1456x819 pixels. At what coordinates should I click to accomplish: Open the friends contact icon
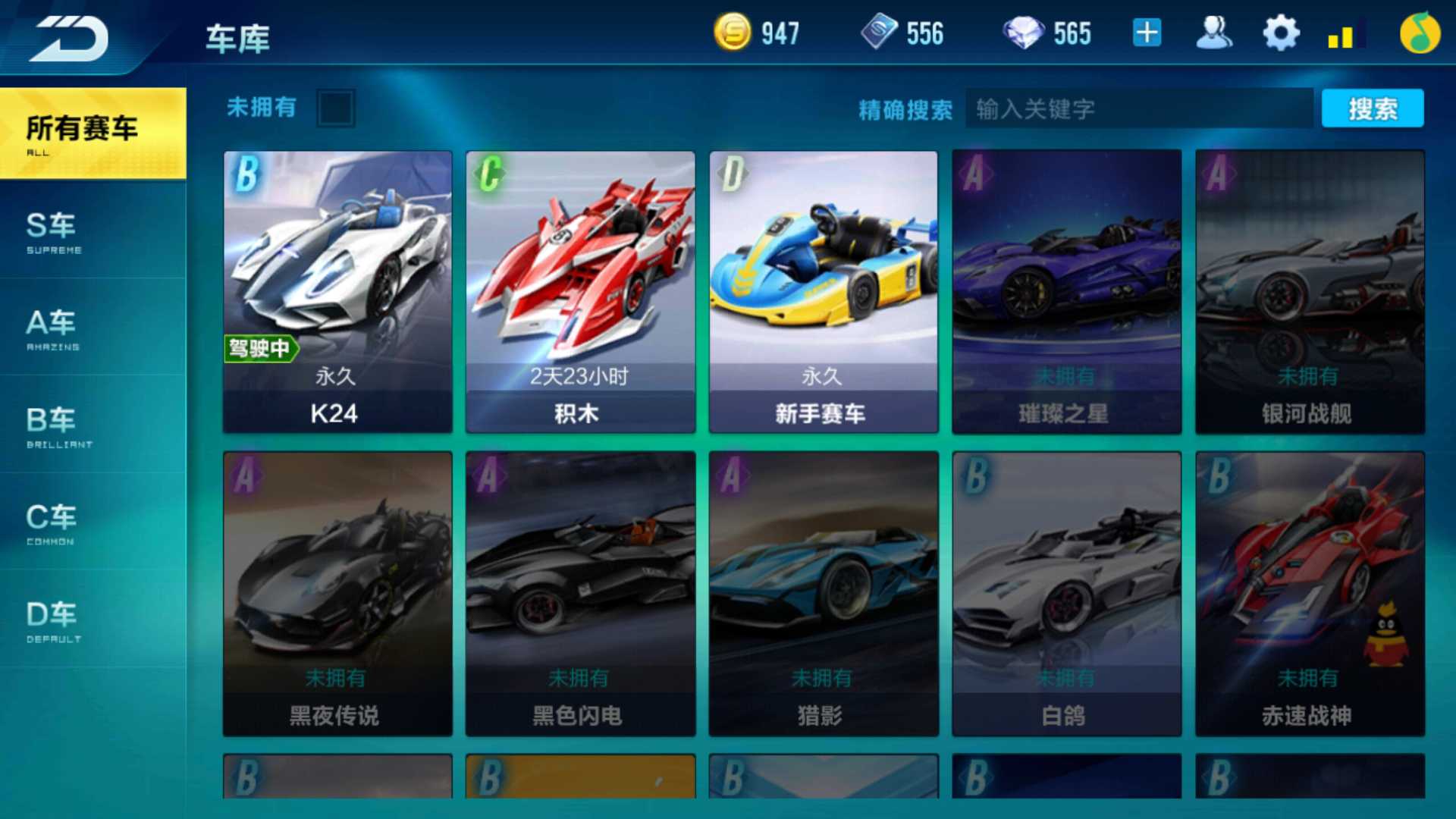(x=1213, y=32)
